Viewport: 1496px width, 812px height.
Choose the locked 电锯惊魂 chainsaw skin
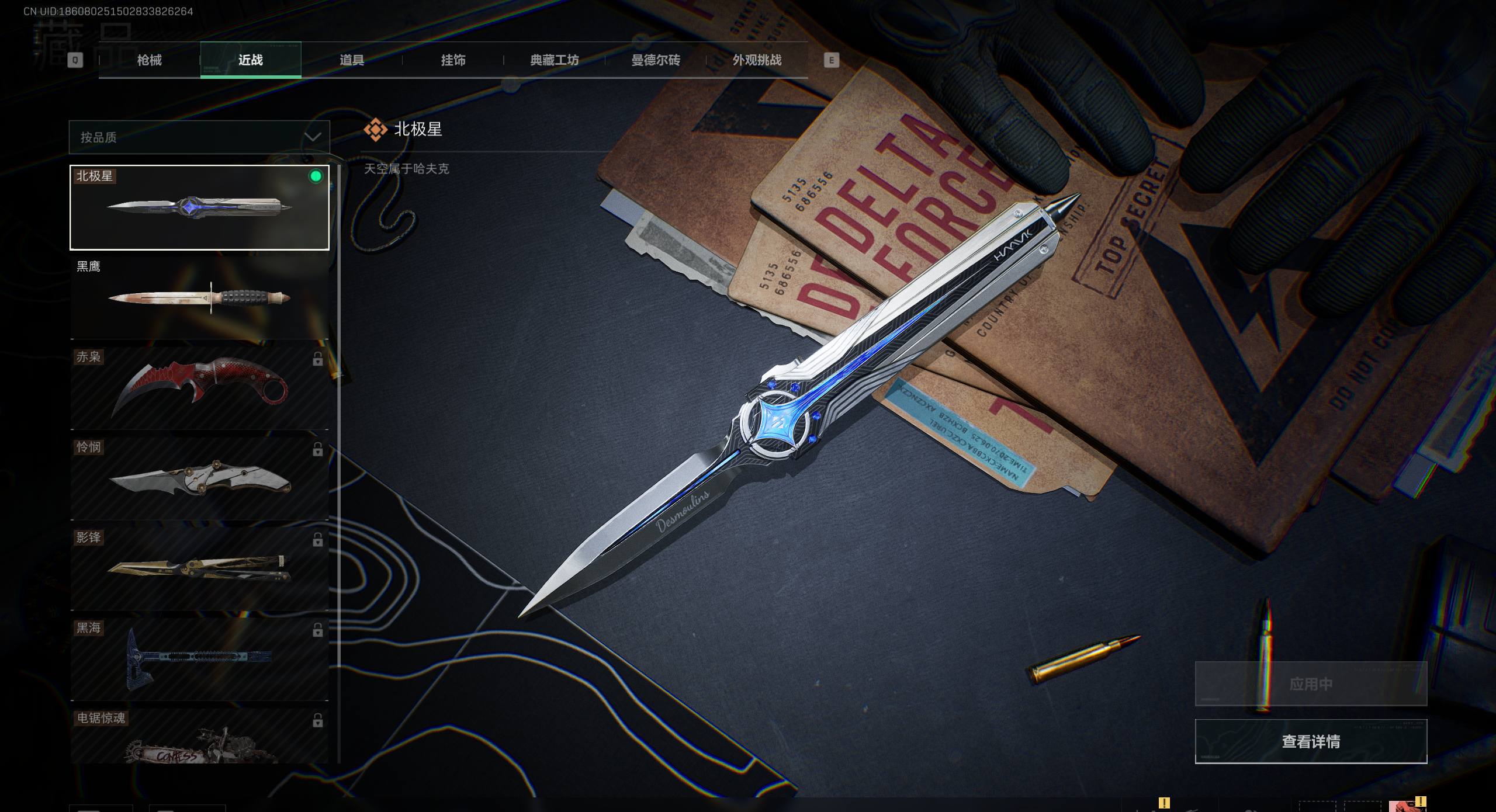199,737
